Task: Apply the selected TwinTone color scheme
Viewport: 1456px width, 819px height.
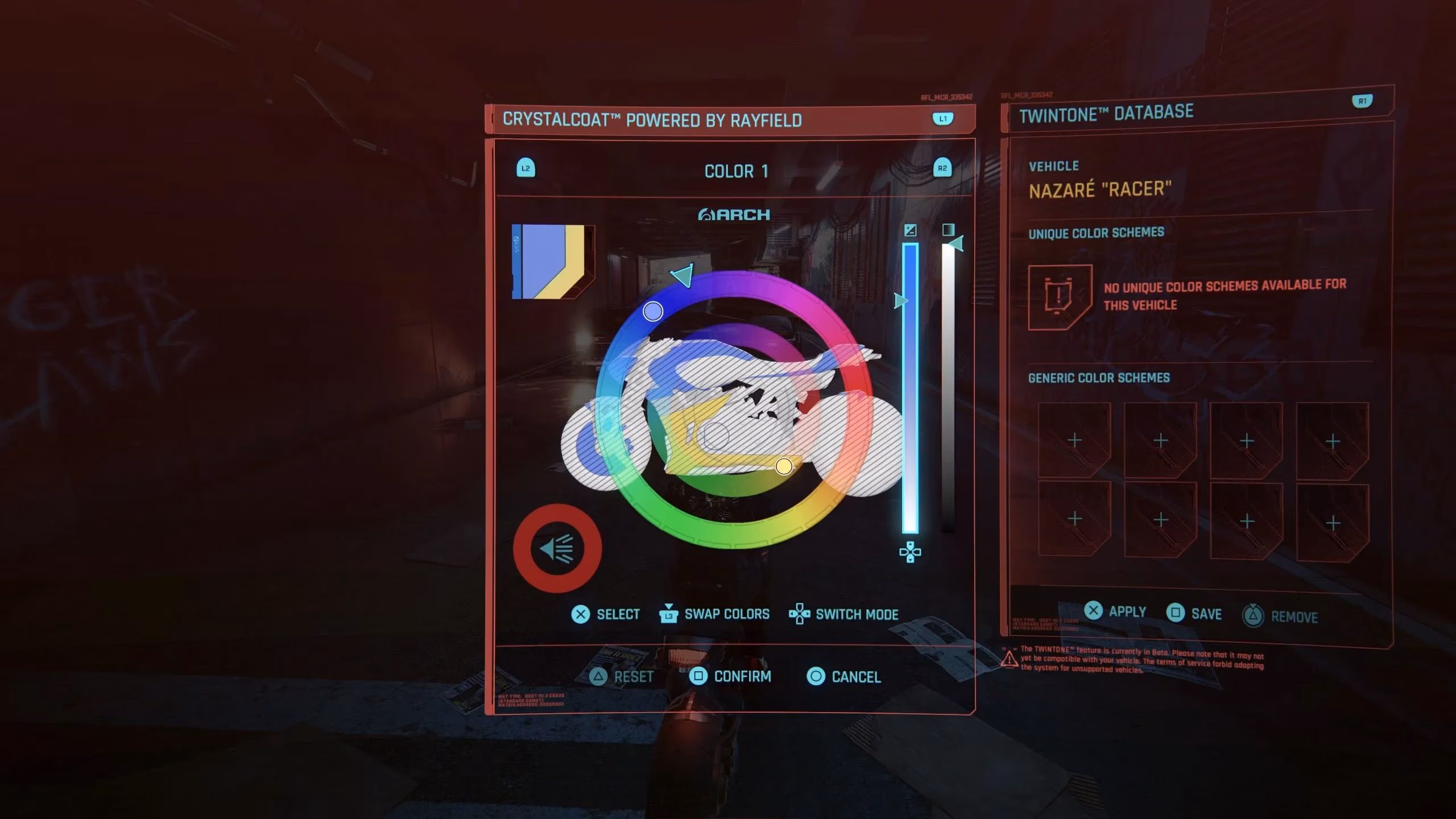Action: click(x=1115, y=611)
